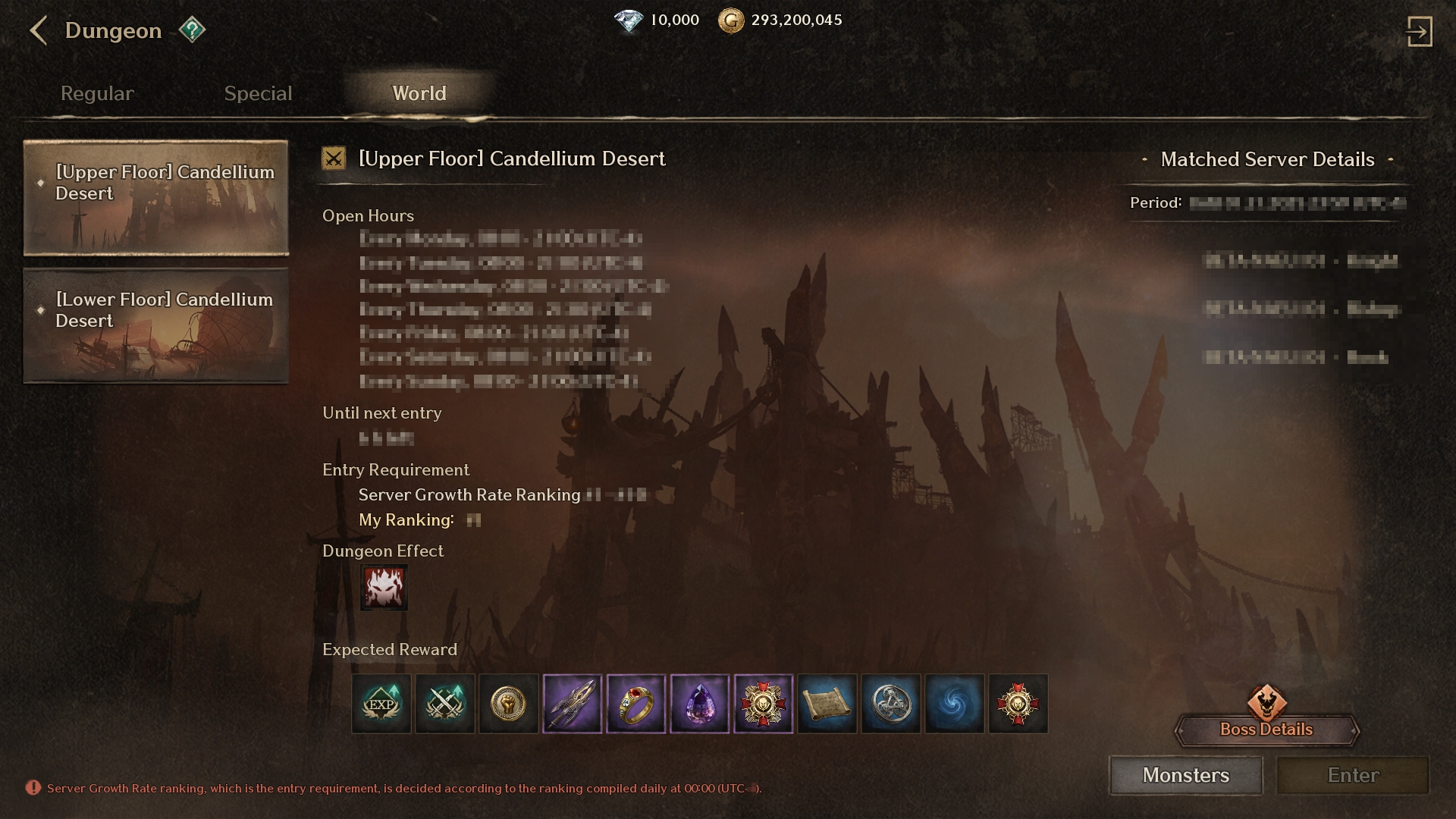
Task: View the EXP reward icon
Action: (x=381, y=704)
